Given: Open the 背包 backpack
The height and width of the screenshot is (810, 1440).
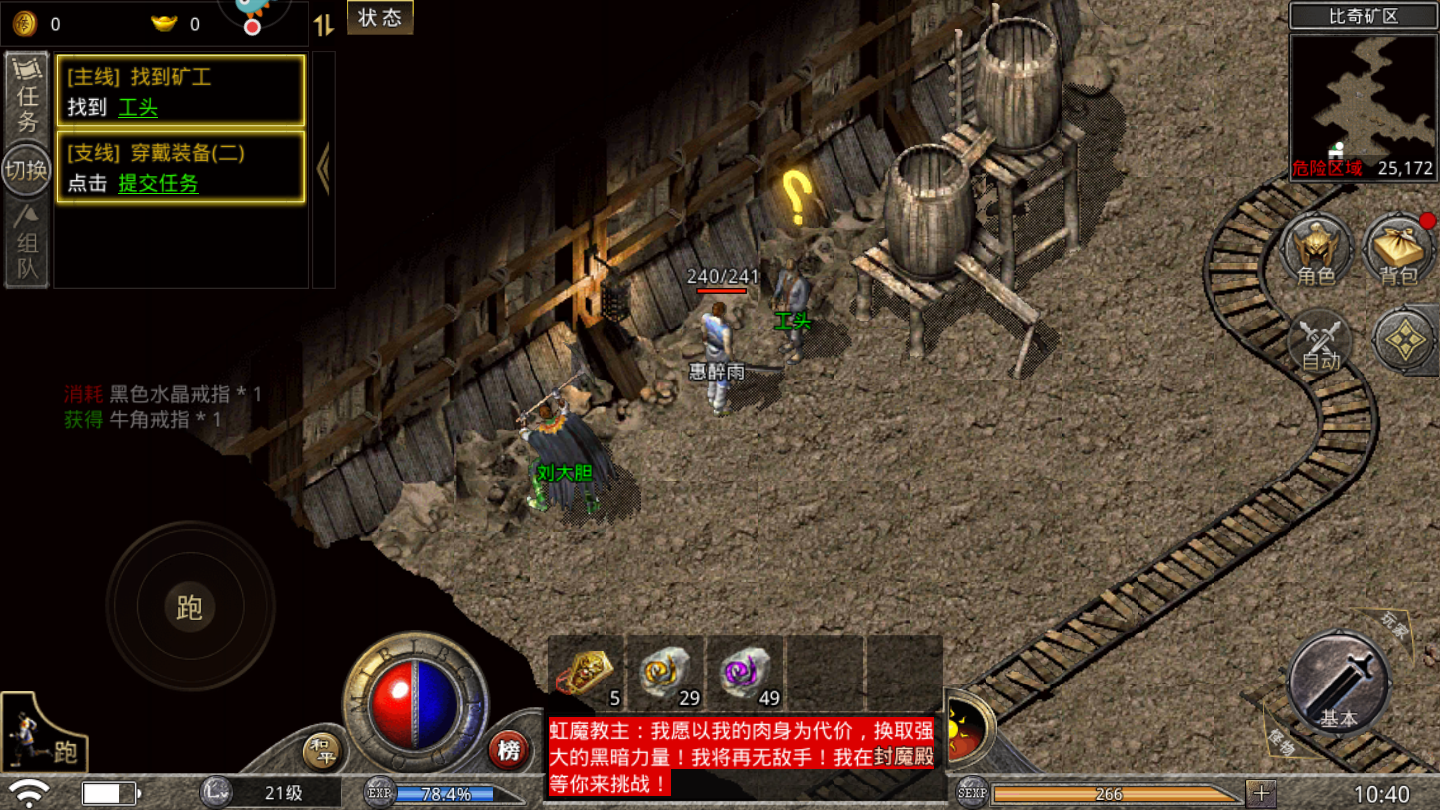Looking at the screenshot, I should (1398, 250).
